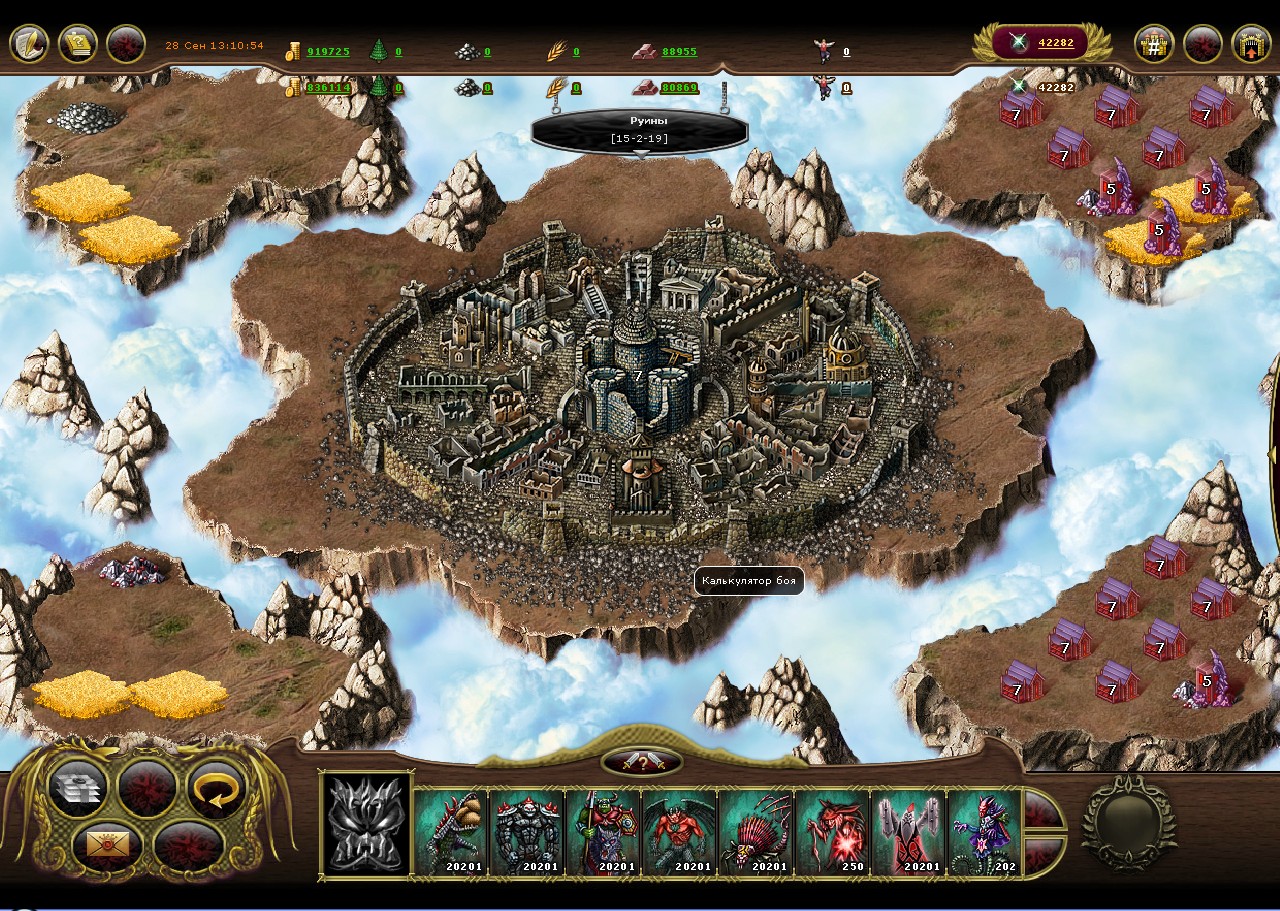Select the lizard beast first unit slot

click(x=451, y=832)
